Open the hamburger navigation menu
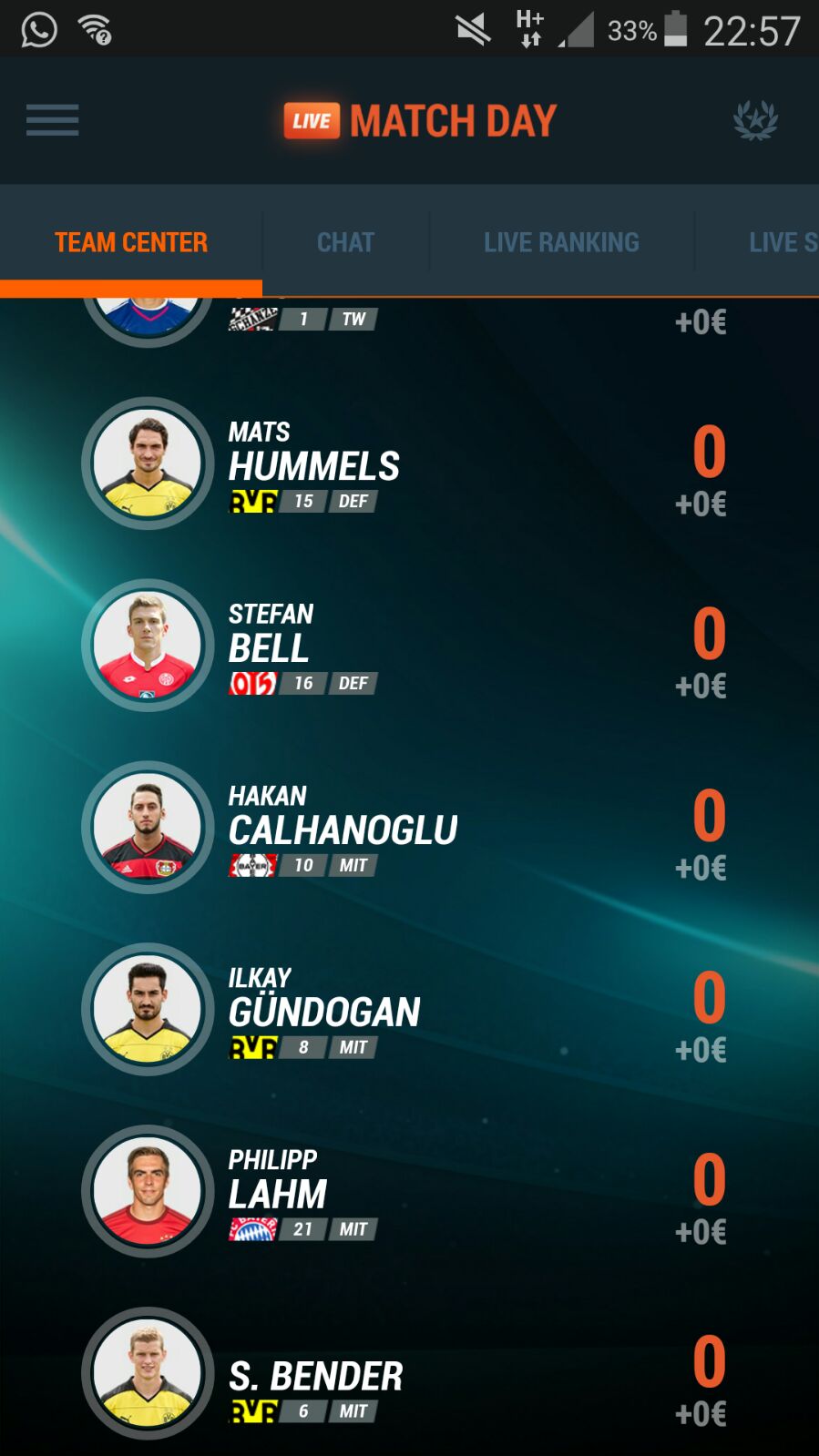The width and height of the screenshot is (819, 1456). 52,120
